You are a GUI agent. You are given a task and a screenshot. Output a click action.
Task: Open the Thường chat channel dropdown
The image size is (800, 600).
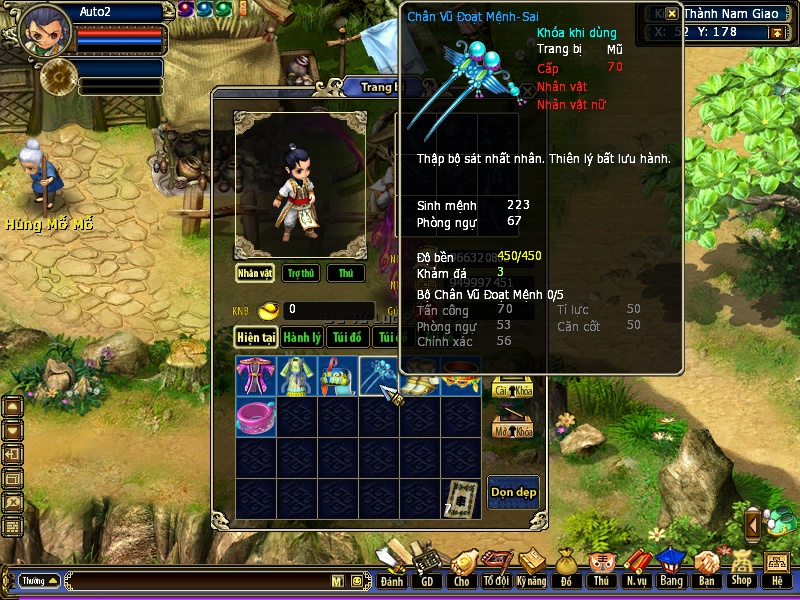[x=40, y=580]
